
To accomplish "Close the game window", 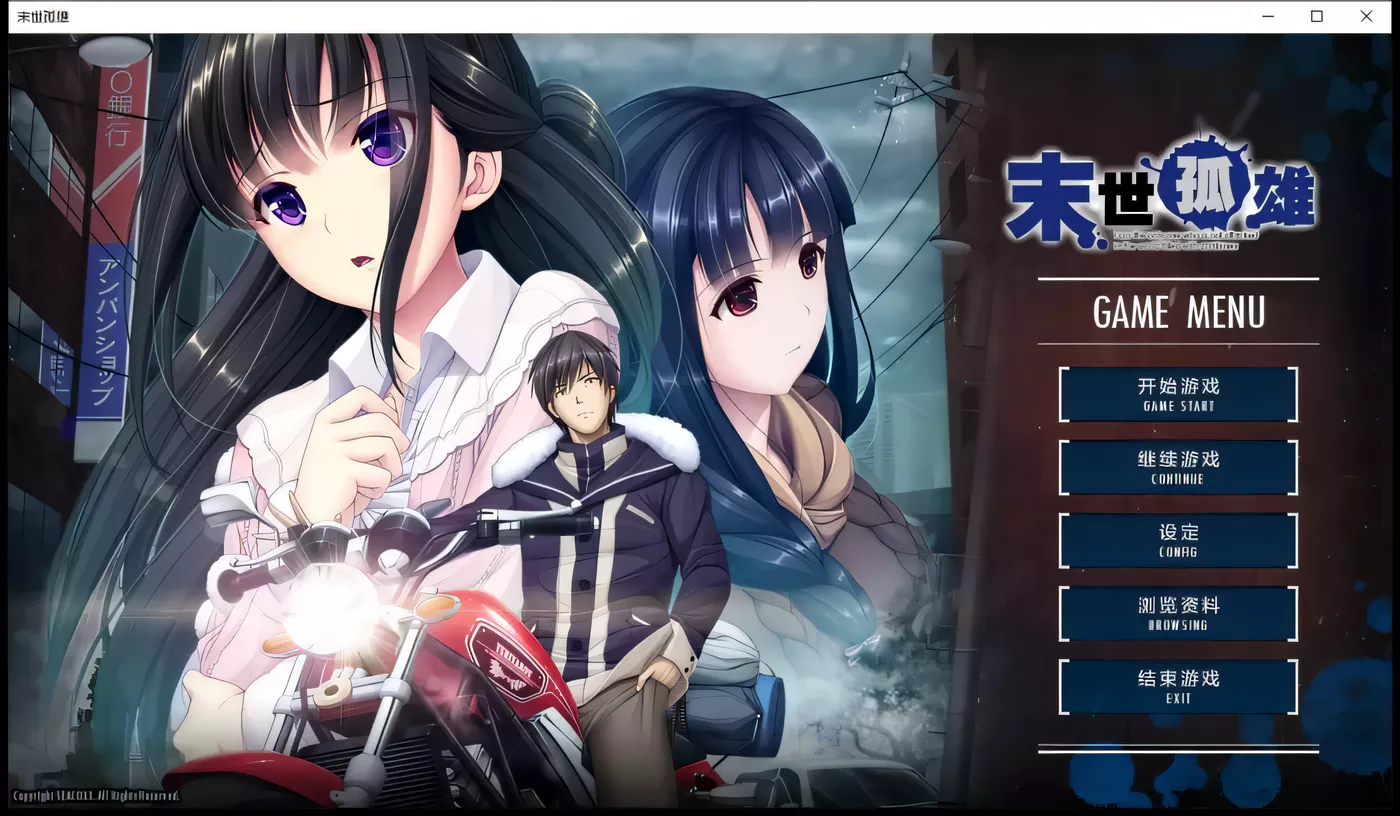I will [1366, 16].
